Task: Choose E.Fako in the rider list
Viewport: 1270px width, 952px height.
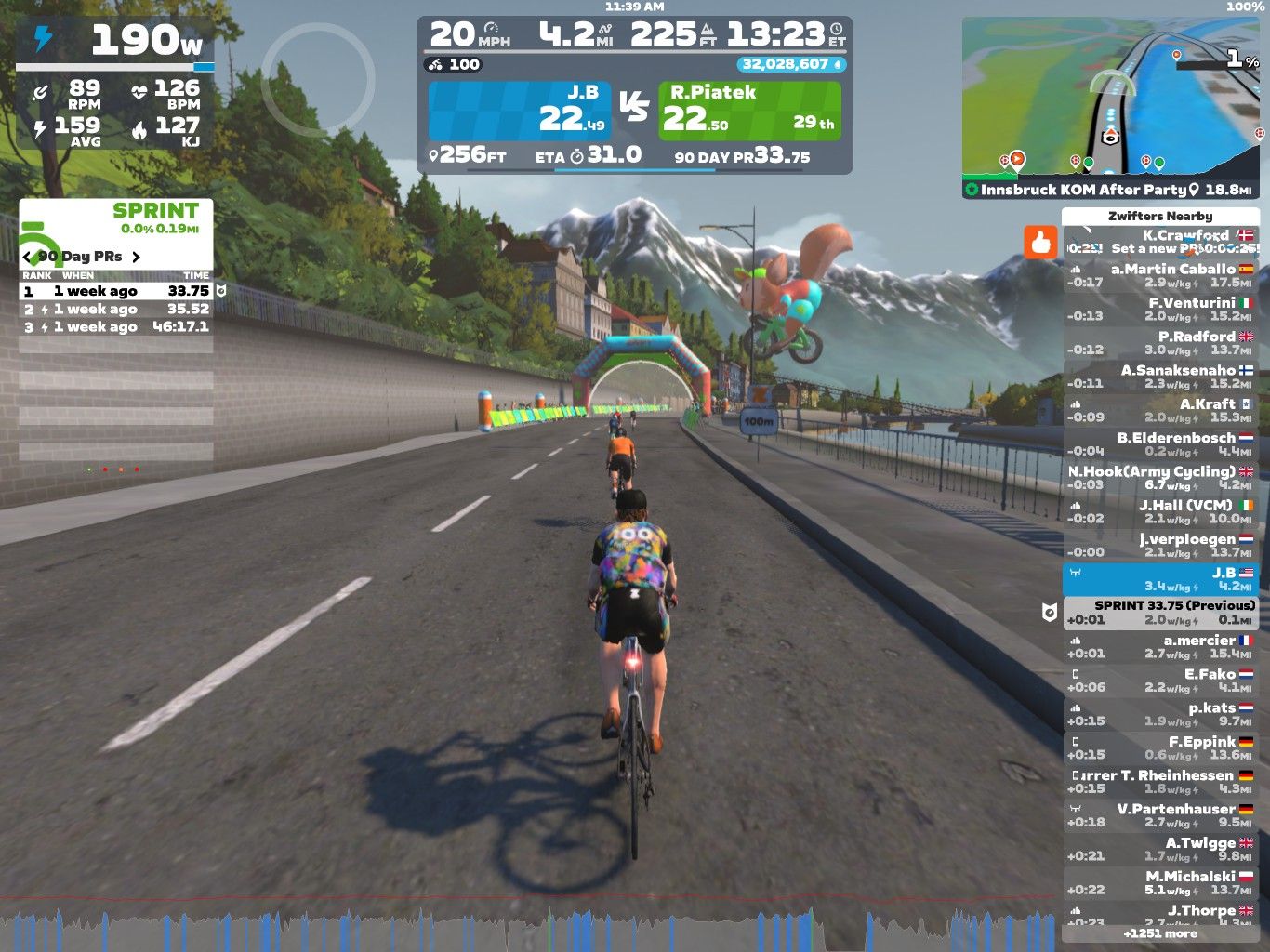Action: pos(1159,681)
